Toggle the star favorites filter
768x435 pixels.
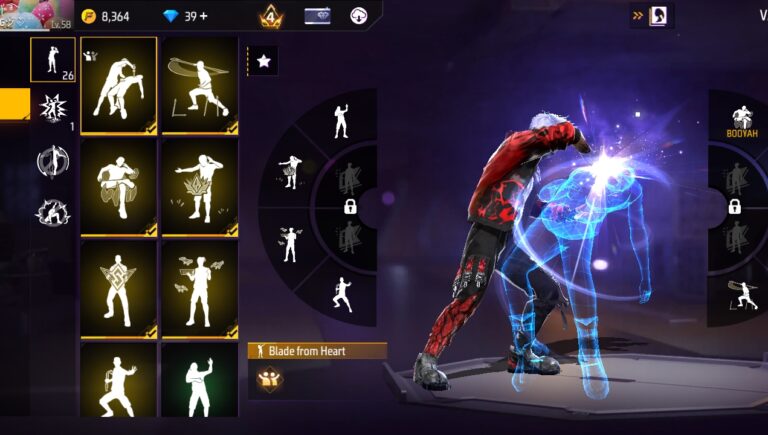[264, 61]
